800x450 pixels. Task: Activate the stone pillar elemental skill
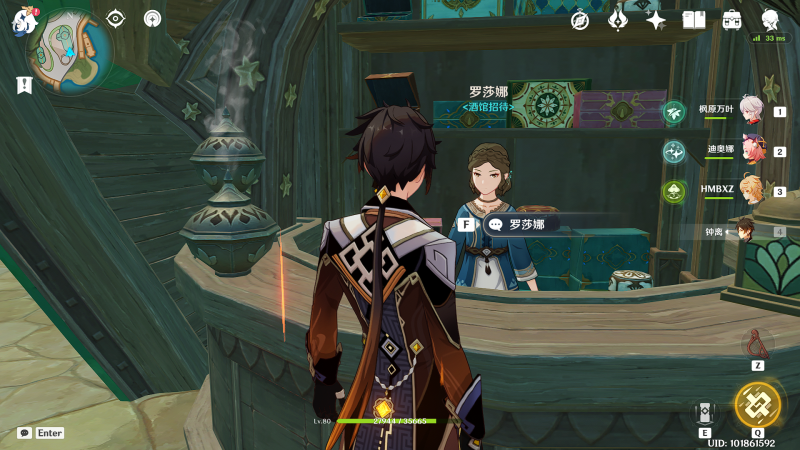click(x=705, y=413)
